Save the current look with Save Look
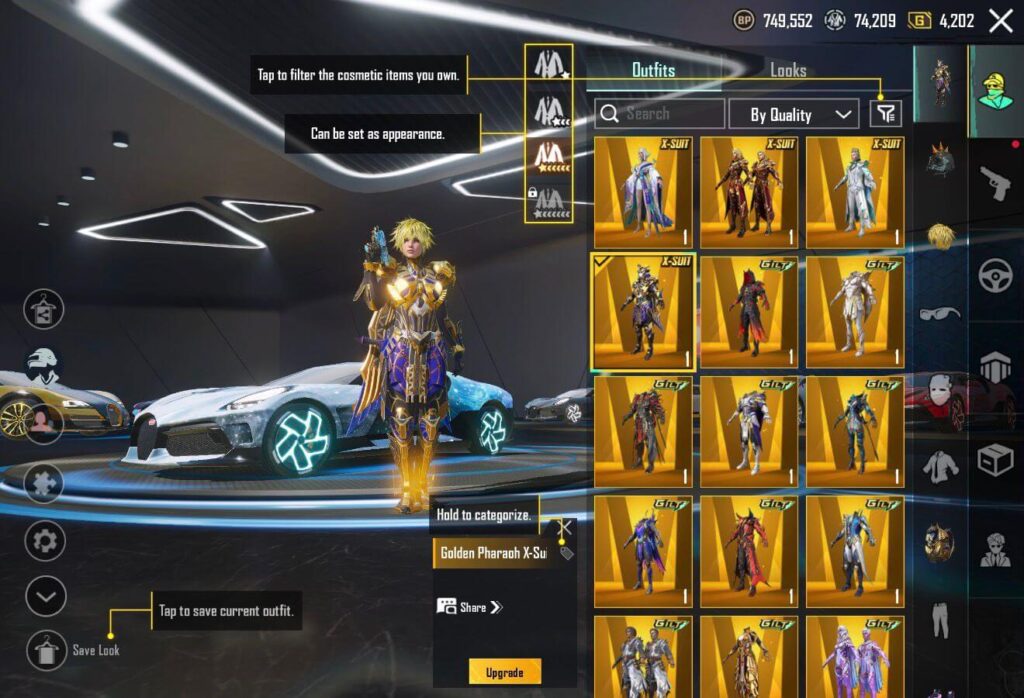The width and height of the screenshot is (1024, 698). click(x=47, y=650)
